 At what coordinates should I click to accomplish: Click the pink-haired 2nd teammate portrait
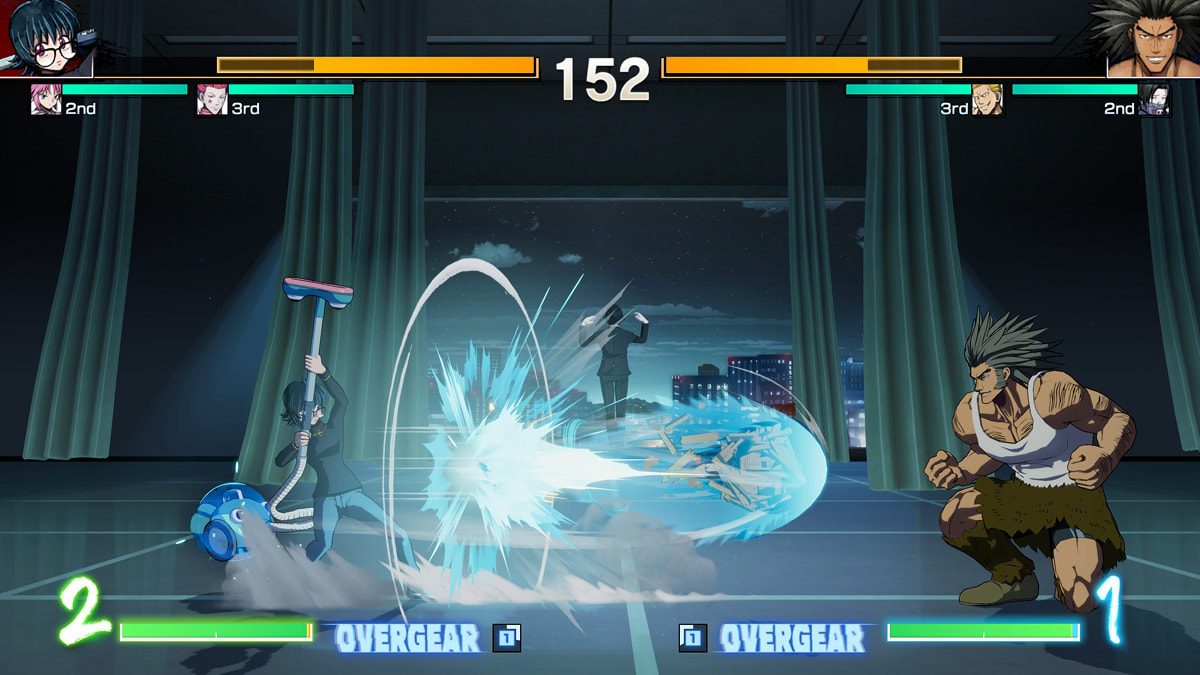coord(45,100)
